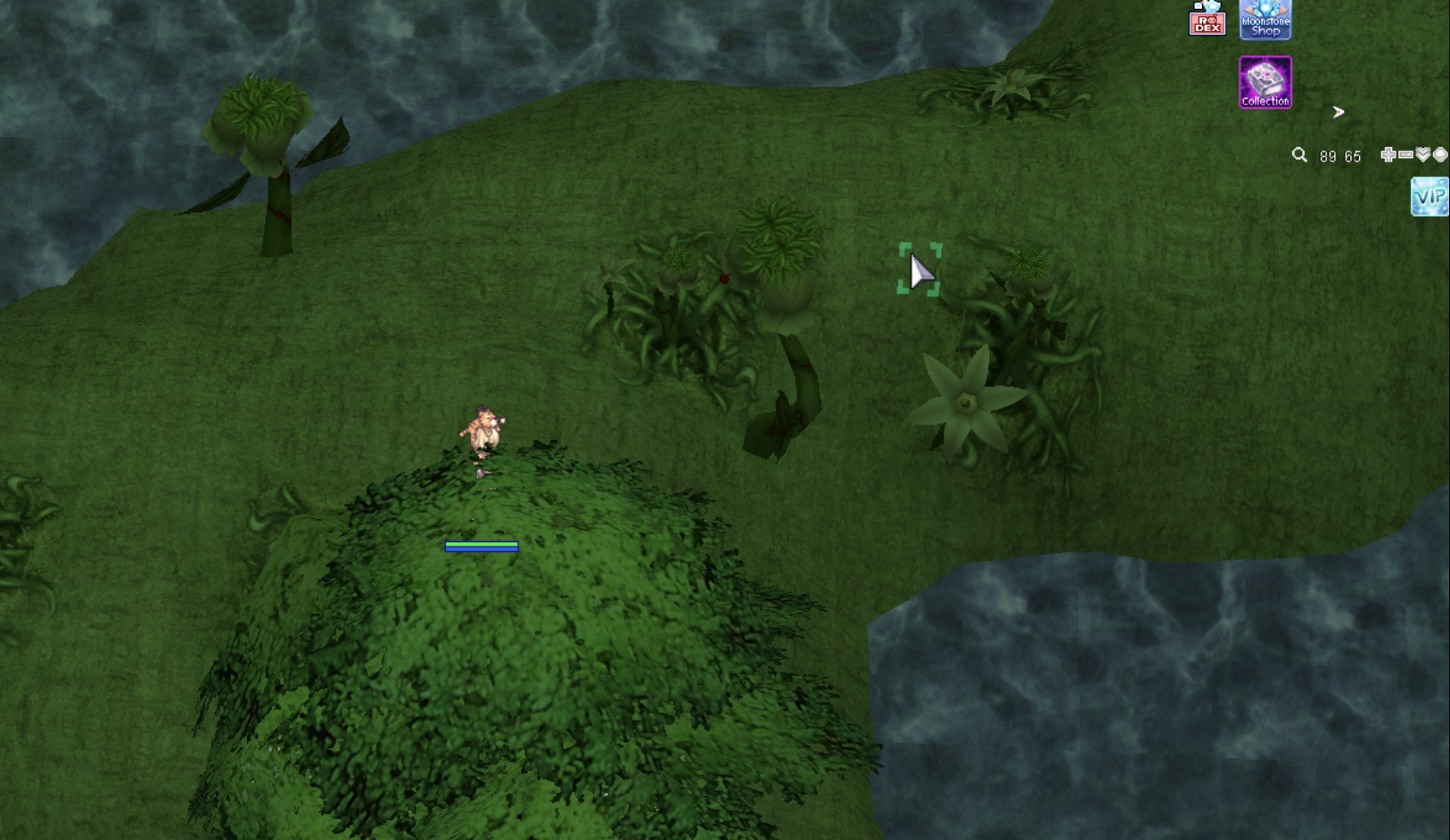Image resolution: width=1450 pixels, height=840 pixels.
Task: Click the minimap octagon button
Action: (1440, 155)
